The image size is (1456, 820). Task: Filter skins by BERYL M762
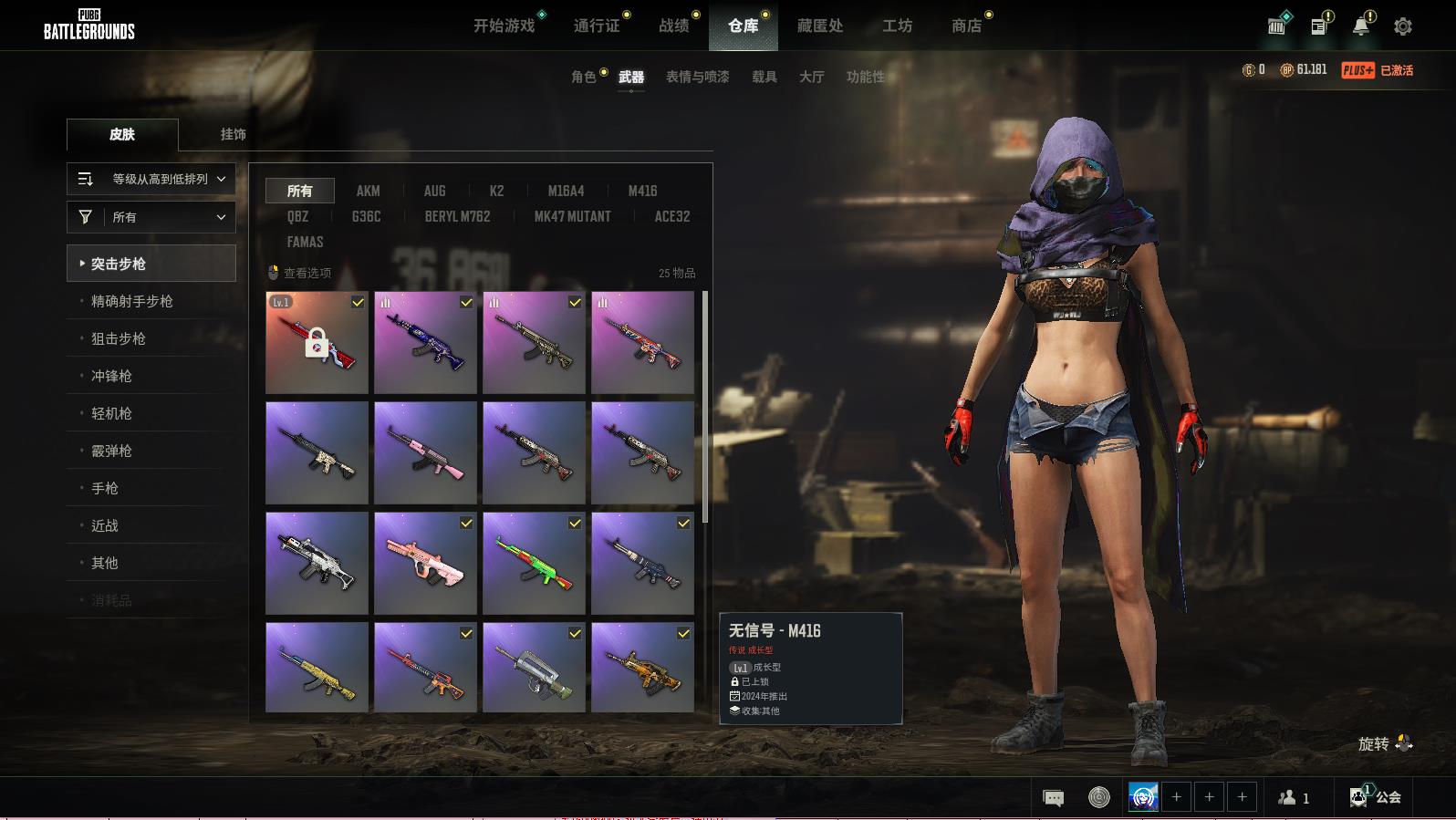pyautogui.click(x=457, y=216)
